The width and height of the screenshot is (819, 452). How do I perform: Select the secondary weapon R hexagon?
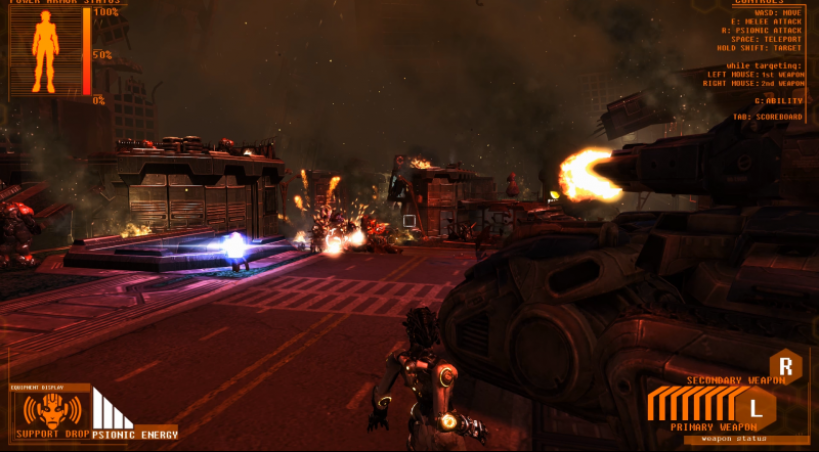(786, 364)
